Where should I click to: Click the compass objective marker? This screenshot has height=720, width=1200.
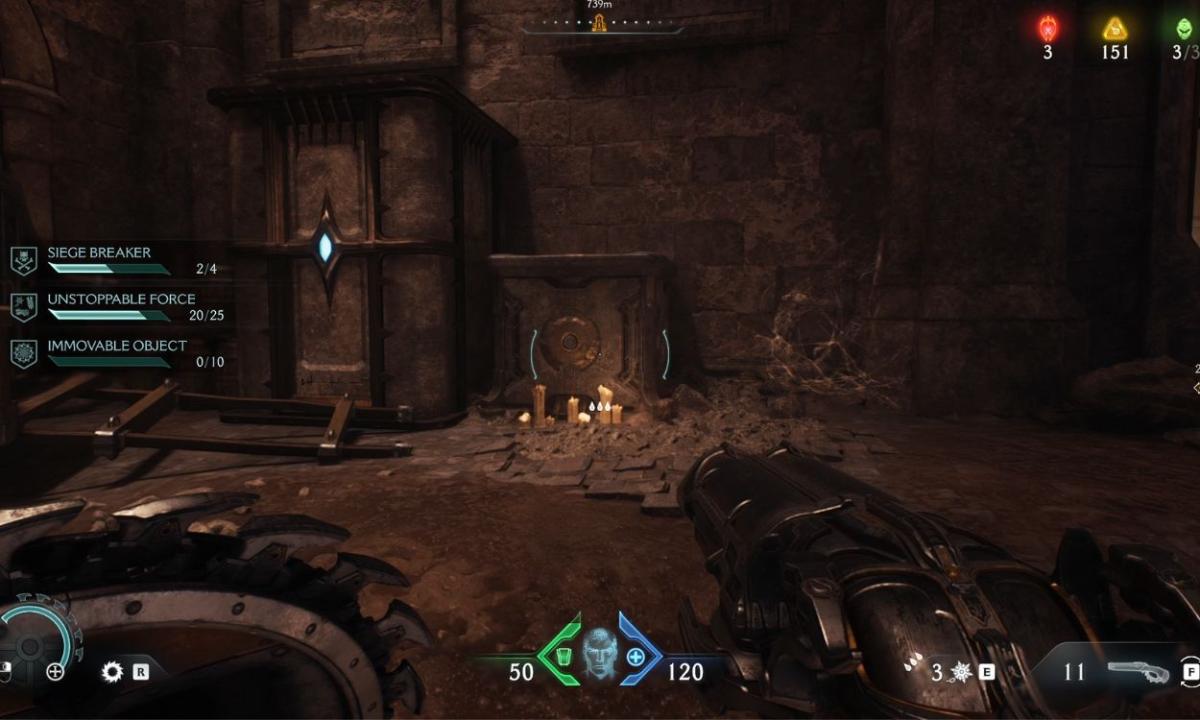coord(600,24)
